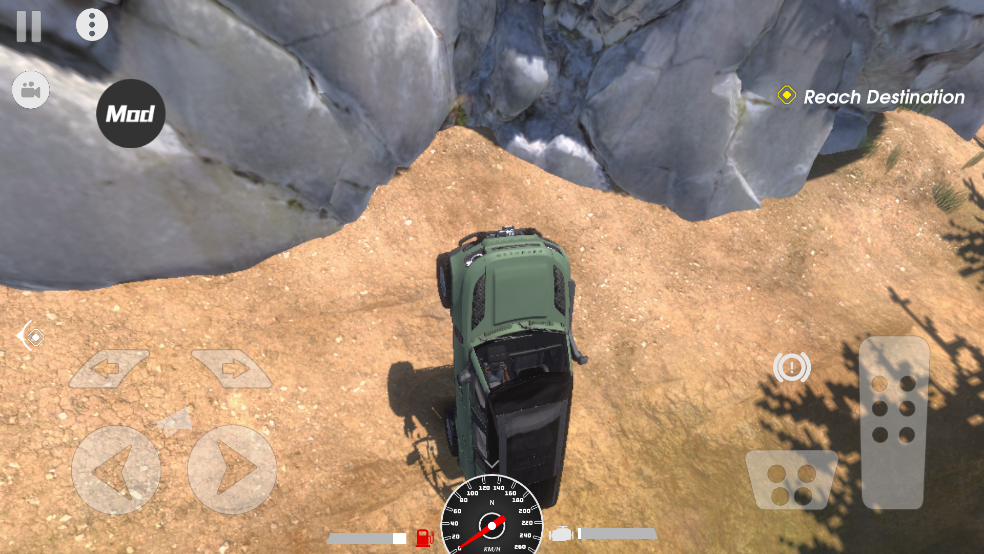Steer right with the round arrow
The width and height of the screenshot is (984, 554).
(x=232, y=470)
